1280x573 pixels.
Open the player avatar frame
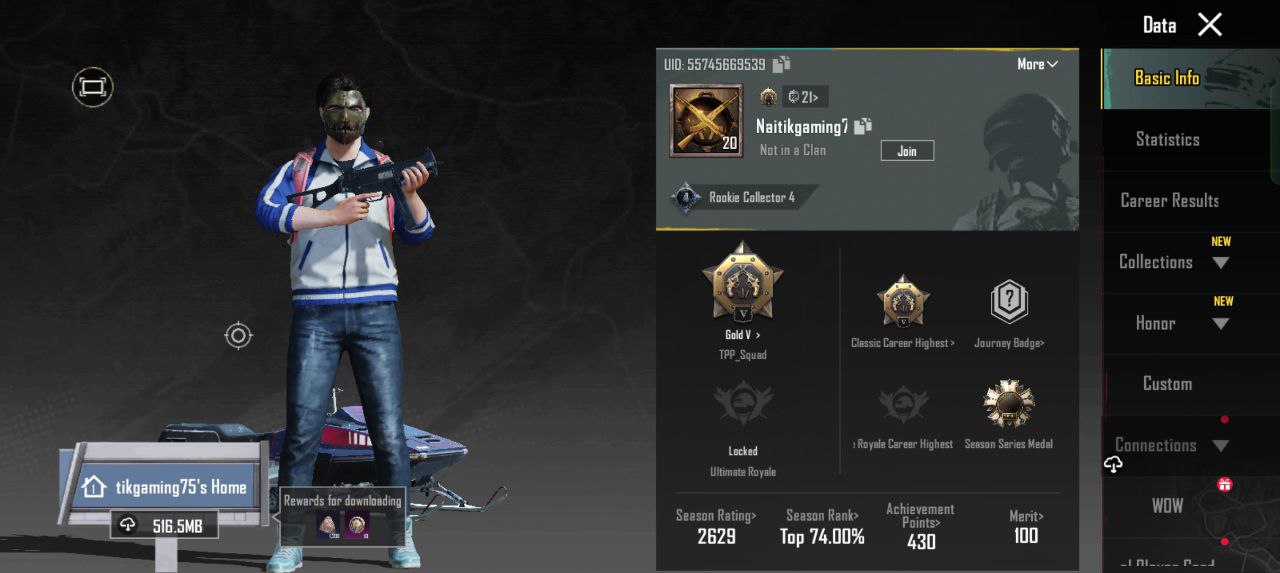pyautogui.click(x=706, y=121)
